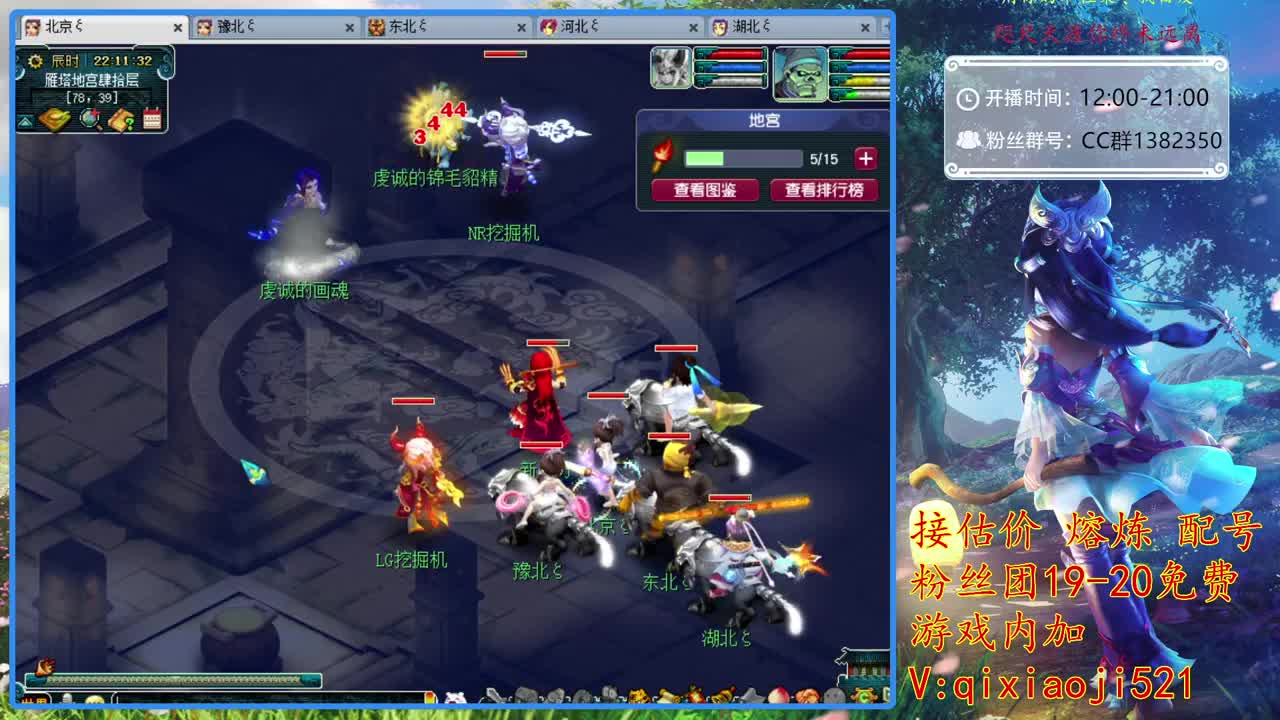The image size is (1280, 720).
Task: Click the green circular icon at bottom right
Action: pyautogui.click(x=865, y=695)
